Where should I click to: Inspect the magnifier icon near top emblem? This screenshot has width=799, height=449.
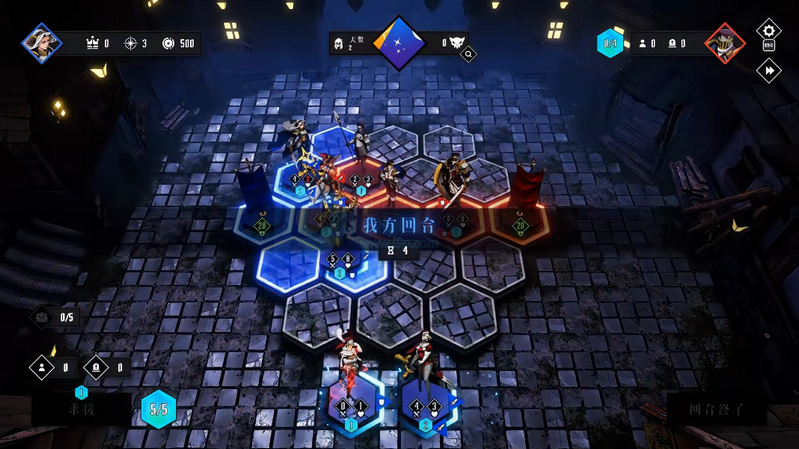coord(467,55)
